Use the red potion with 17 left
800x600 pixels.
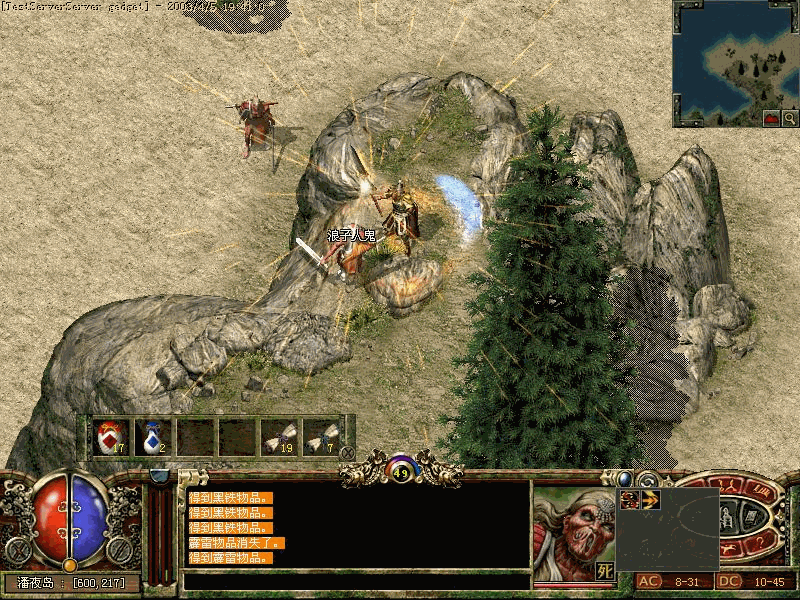point(109,437)
